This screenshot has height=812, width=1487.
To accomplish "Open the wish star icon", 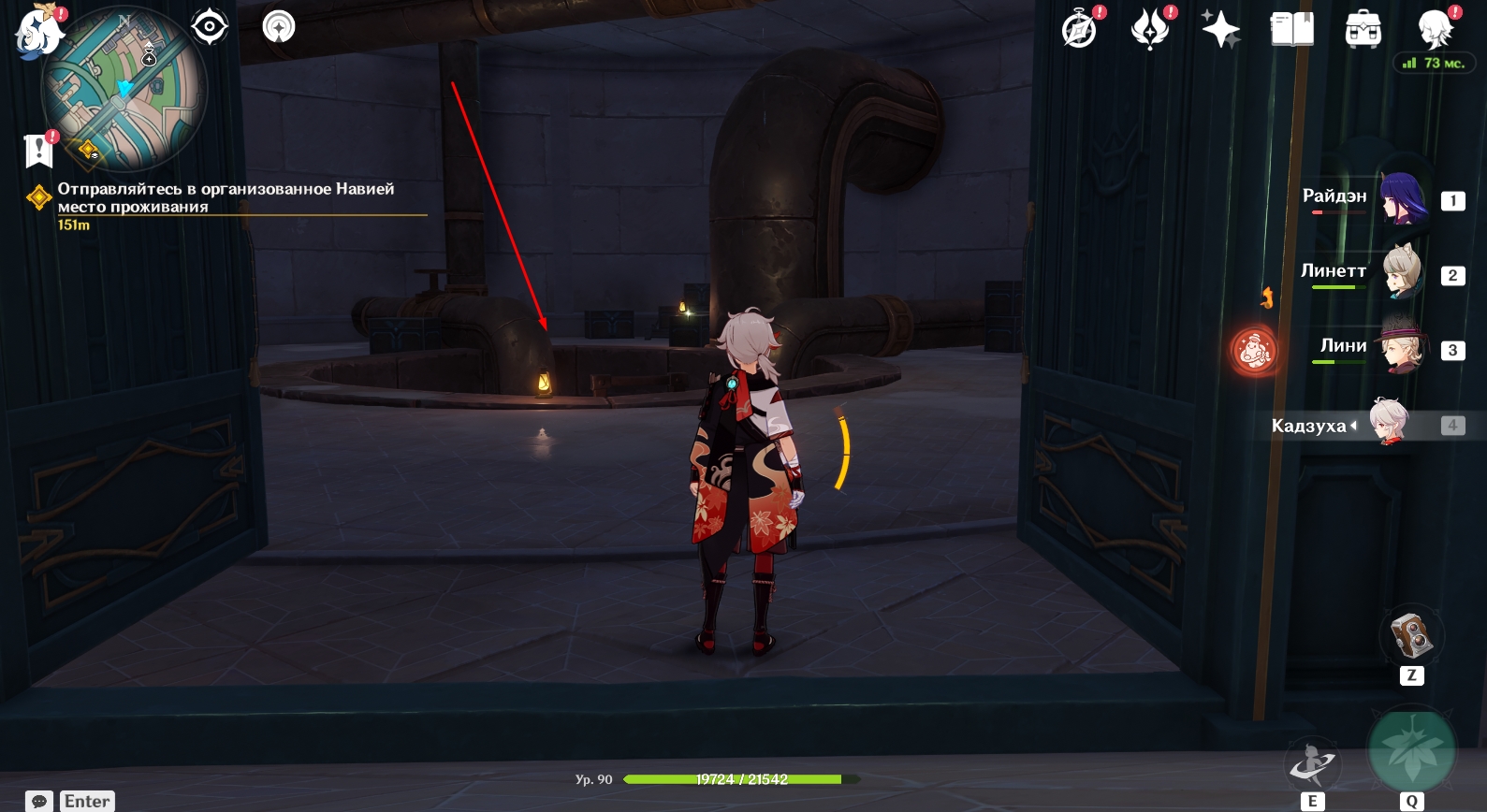I will 1220,29.
